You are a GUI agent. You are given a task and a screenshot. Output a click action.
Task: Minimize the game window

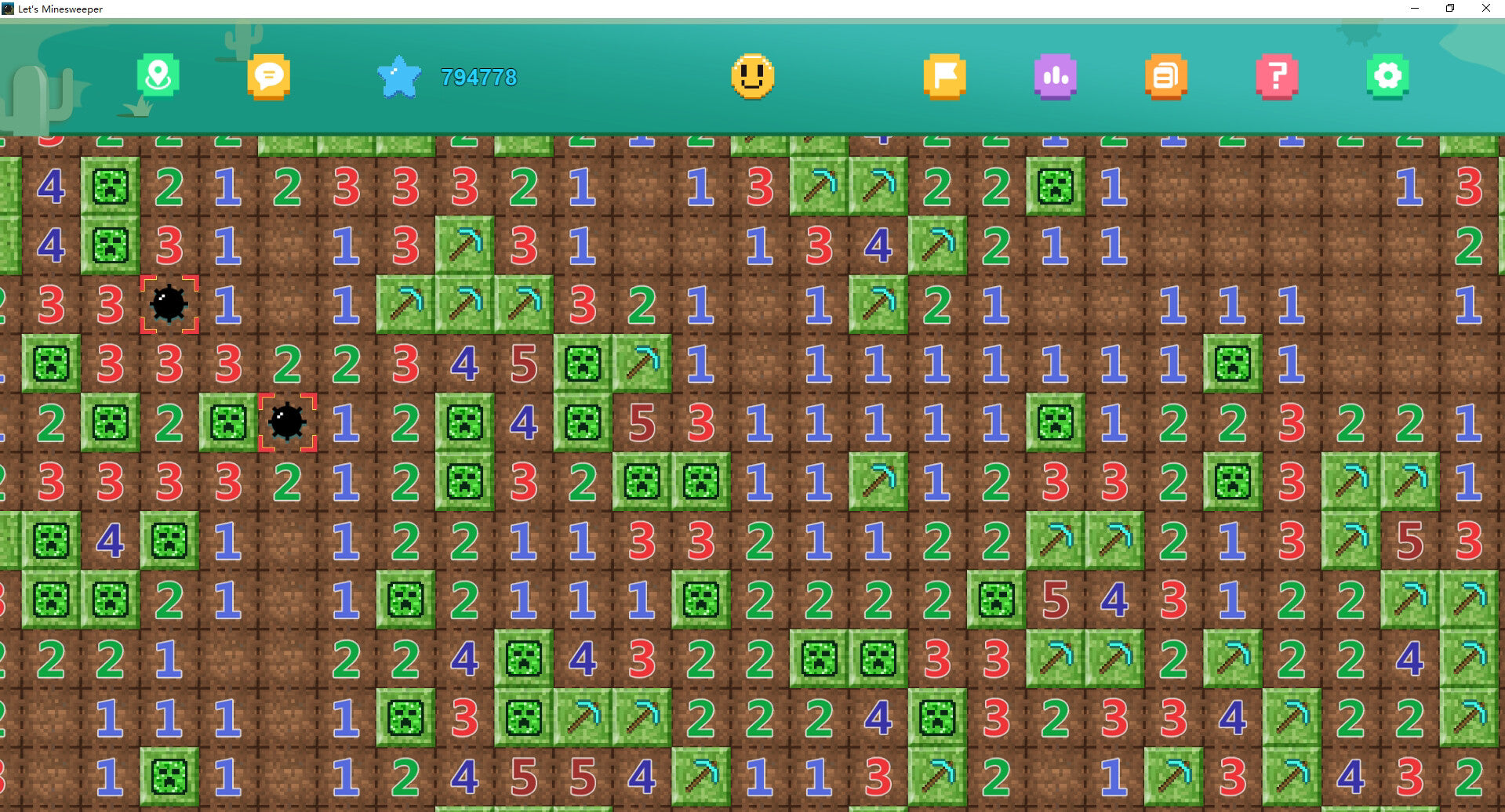[x=1415, y=9]
